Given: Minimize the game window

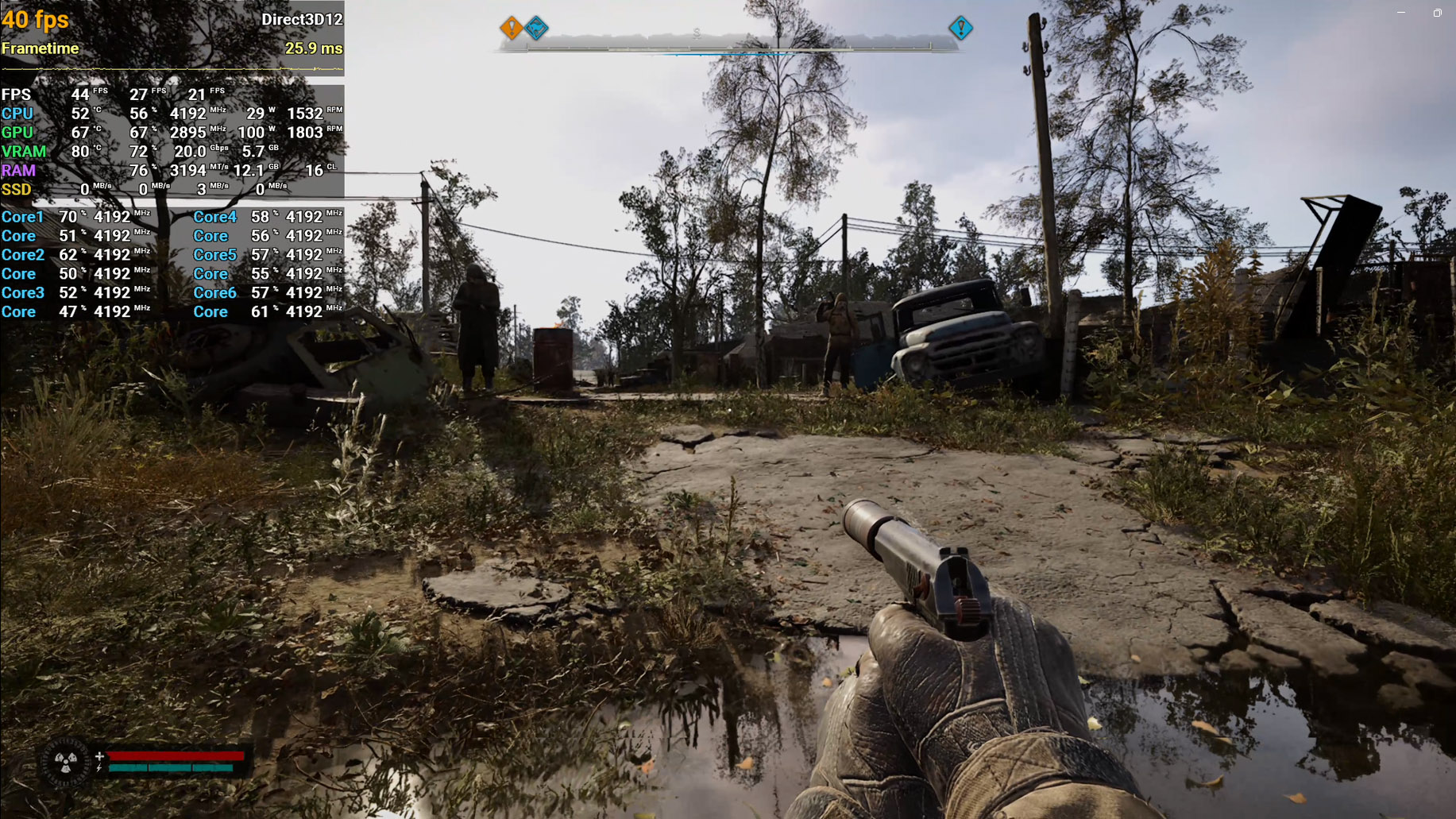Looking at the screenshot, I should click(x=1401, y=13).
